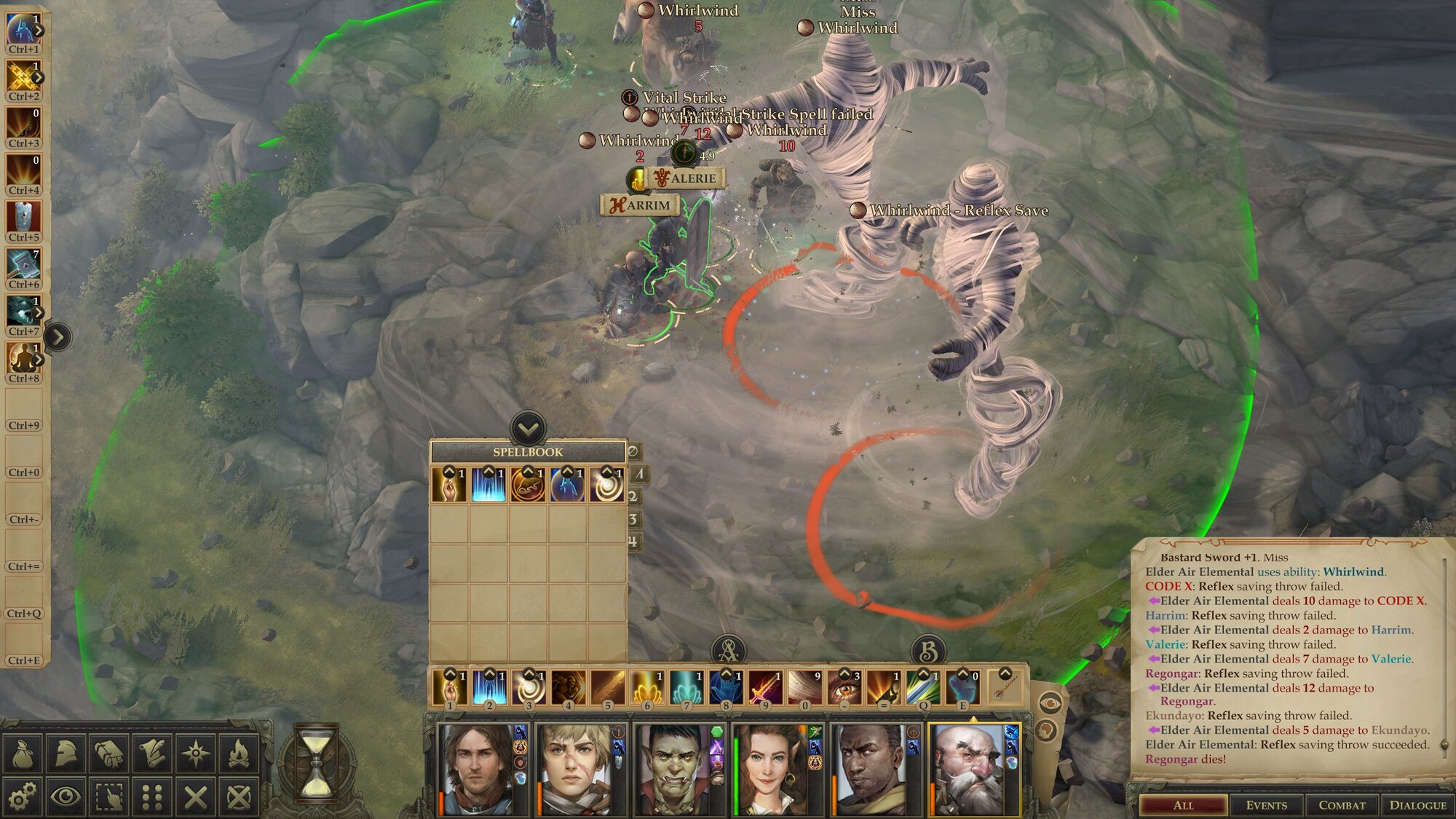This screenshot has height=819, width=1456.
Task: Collapse the Spellbook panel with the arrow
Action: [528, 428]
